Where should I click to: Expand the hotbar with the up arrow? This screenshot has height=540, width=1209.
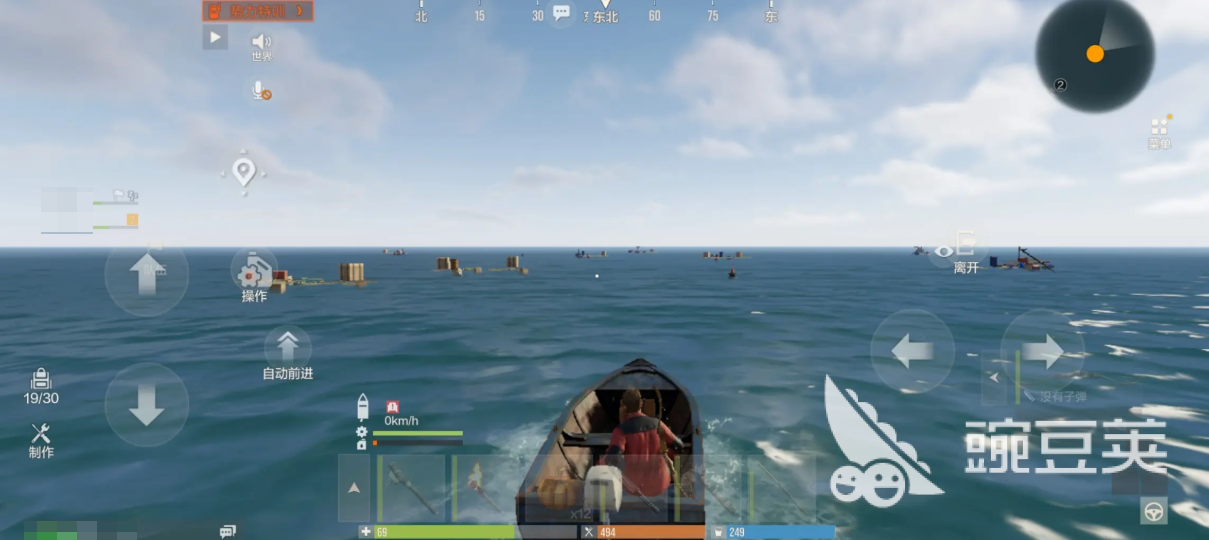[x=354, y=488]
